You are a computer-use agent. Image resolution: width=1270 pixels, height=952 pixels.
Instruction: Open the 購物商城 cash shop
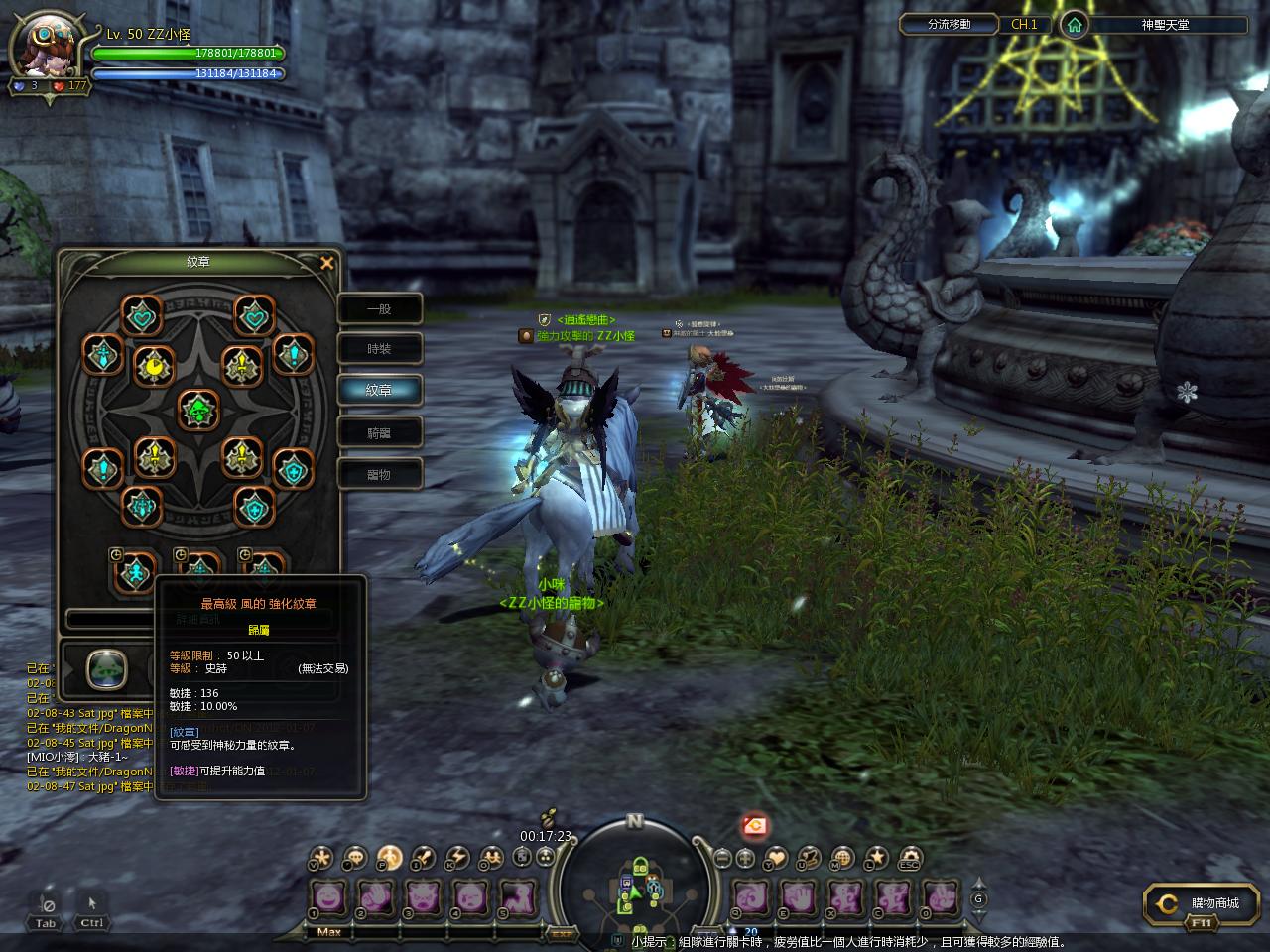tap(1205, 904)
